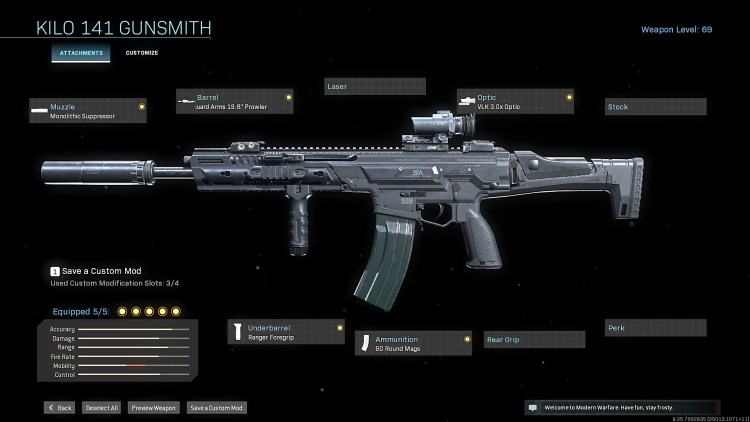Go back with the Back button
Viewport: 750px width, 422px height.
pyautogui.click(x=59, y=408)
